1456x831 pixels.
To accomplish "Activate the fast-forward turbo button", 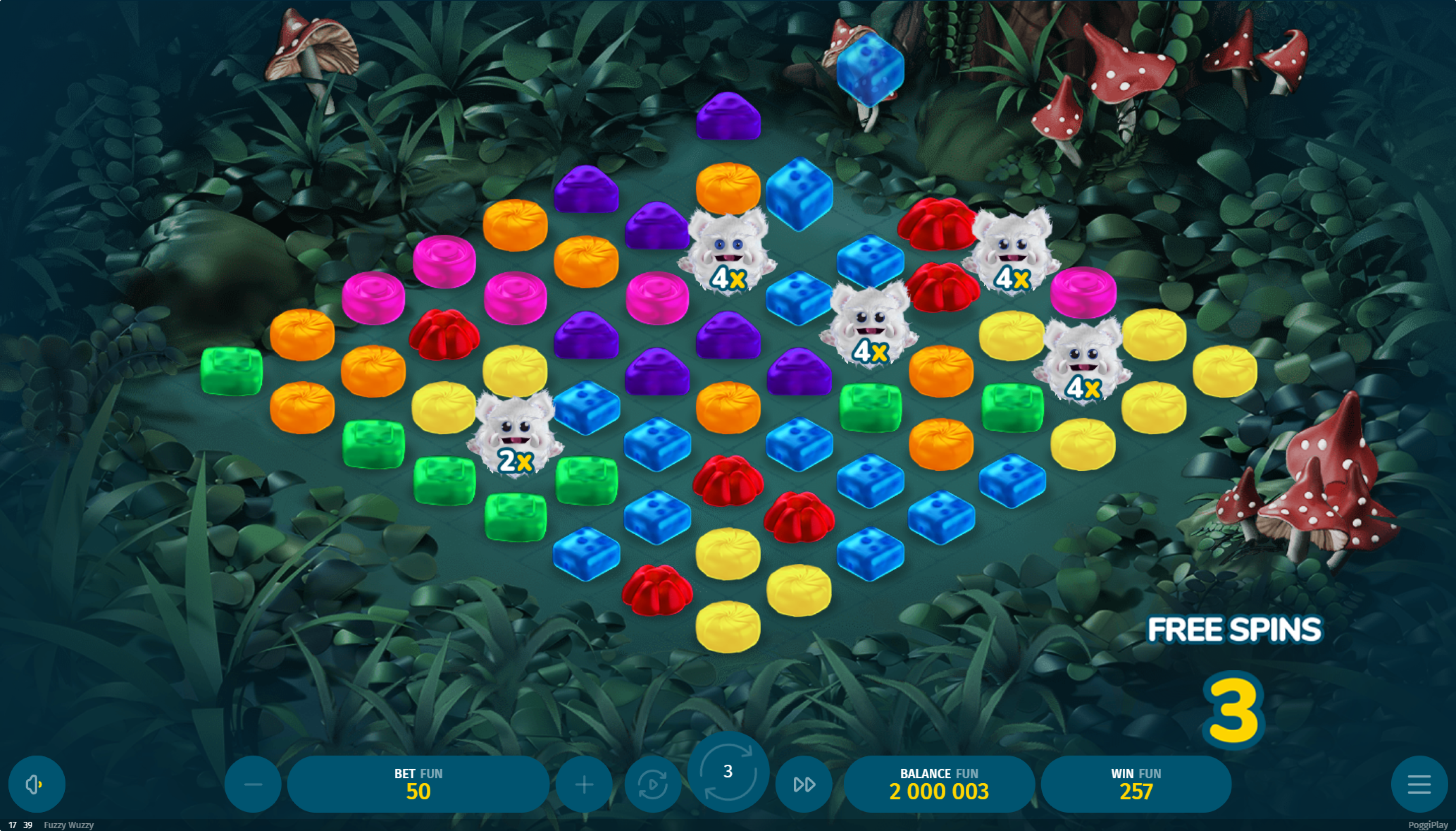I will (803, 784).
